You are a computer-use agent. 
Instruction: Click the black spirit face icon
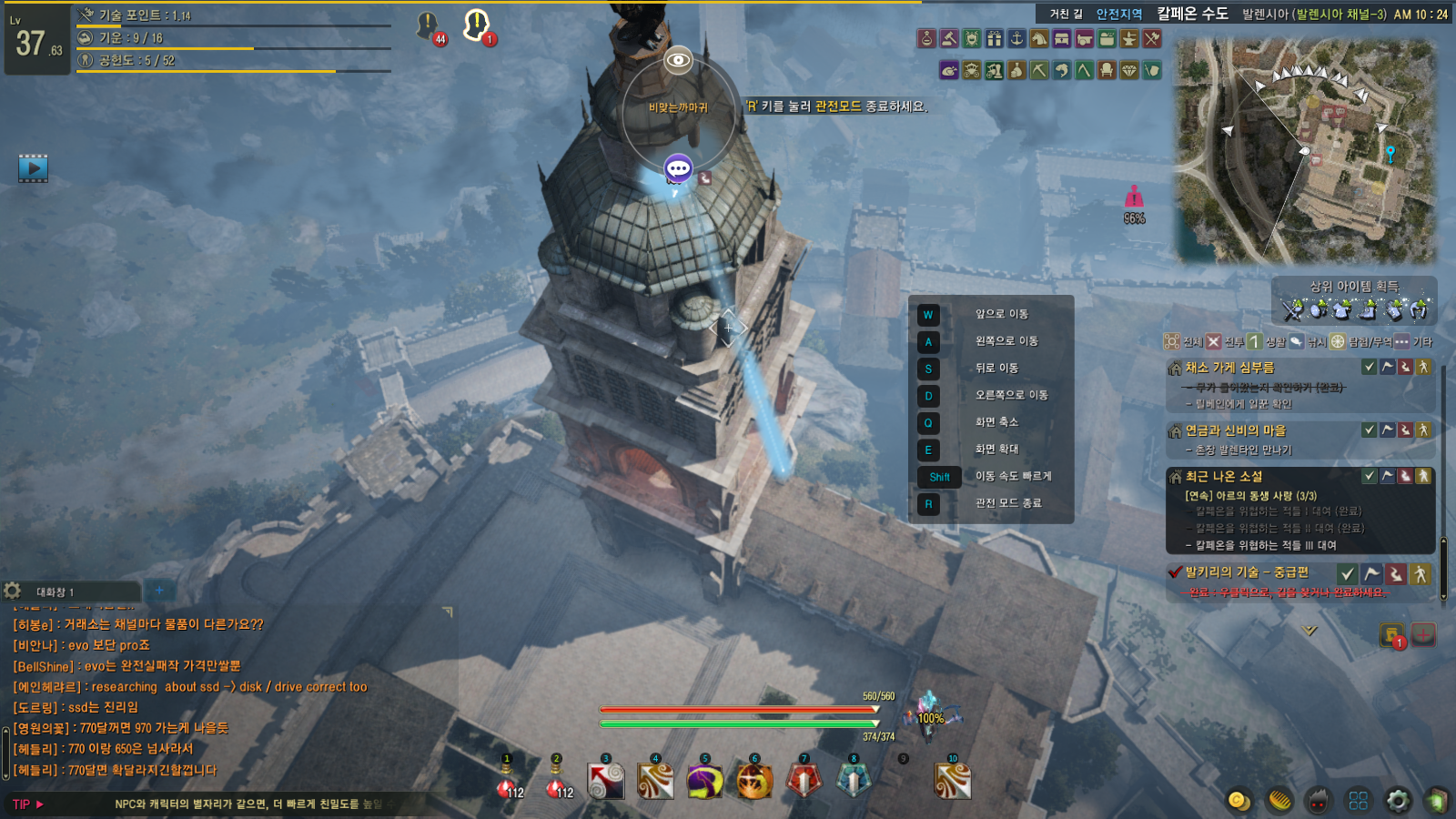pyautogui.click(x=1318, y=800)
